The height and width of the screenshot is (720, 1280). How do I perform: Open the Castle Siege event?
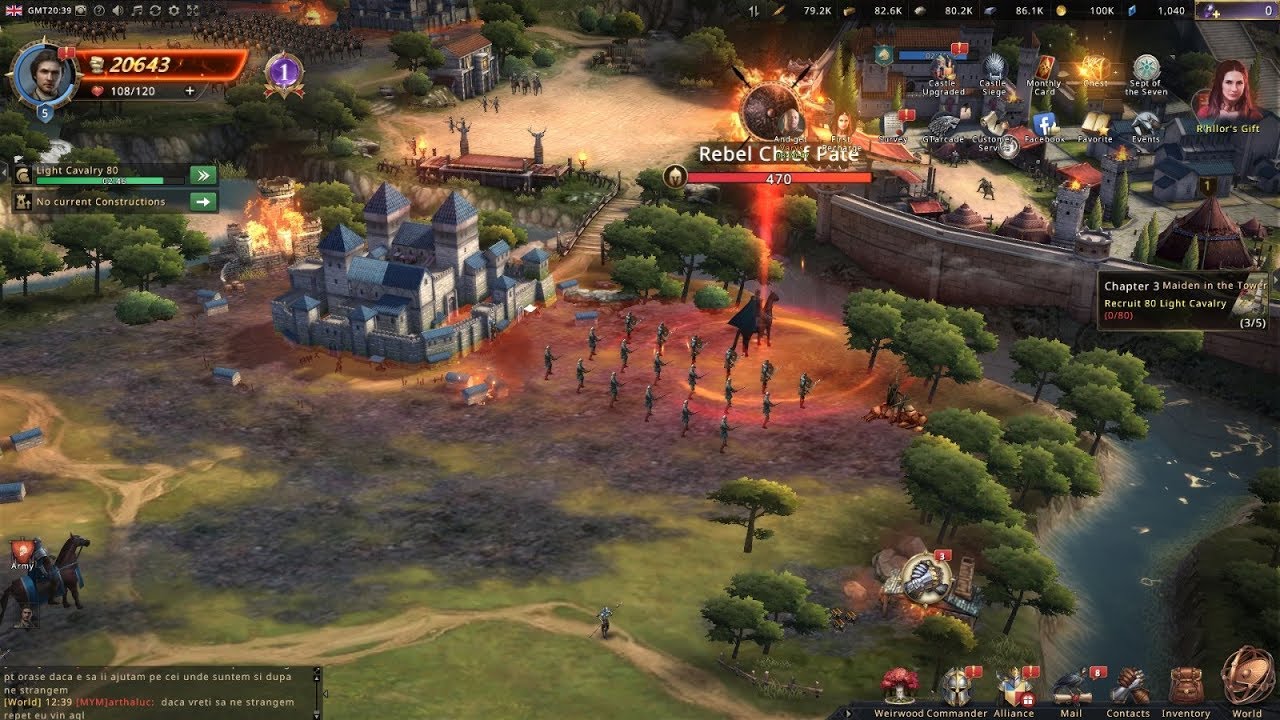tap(992, 72)
